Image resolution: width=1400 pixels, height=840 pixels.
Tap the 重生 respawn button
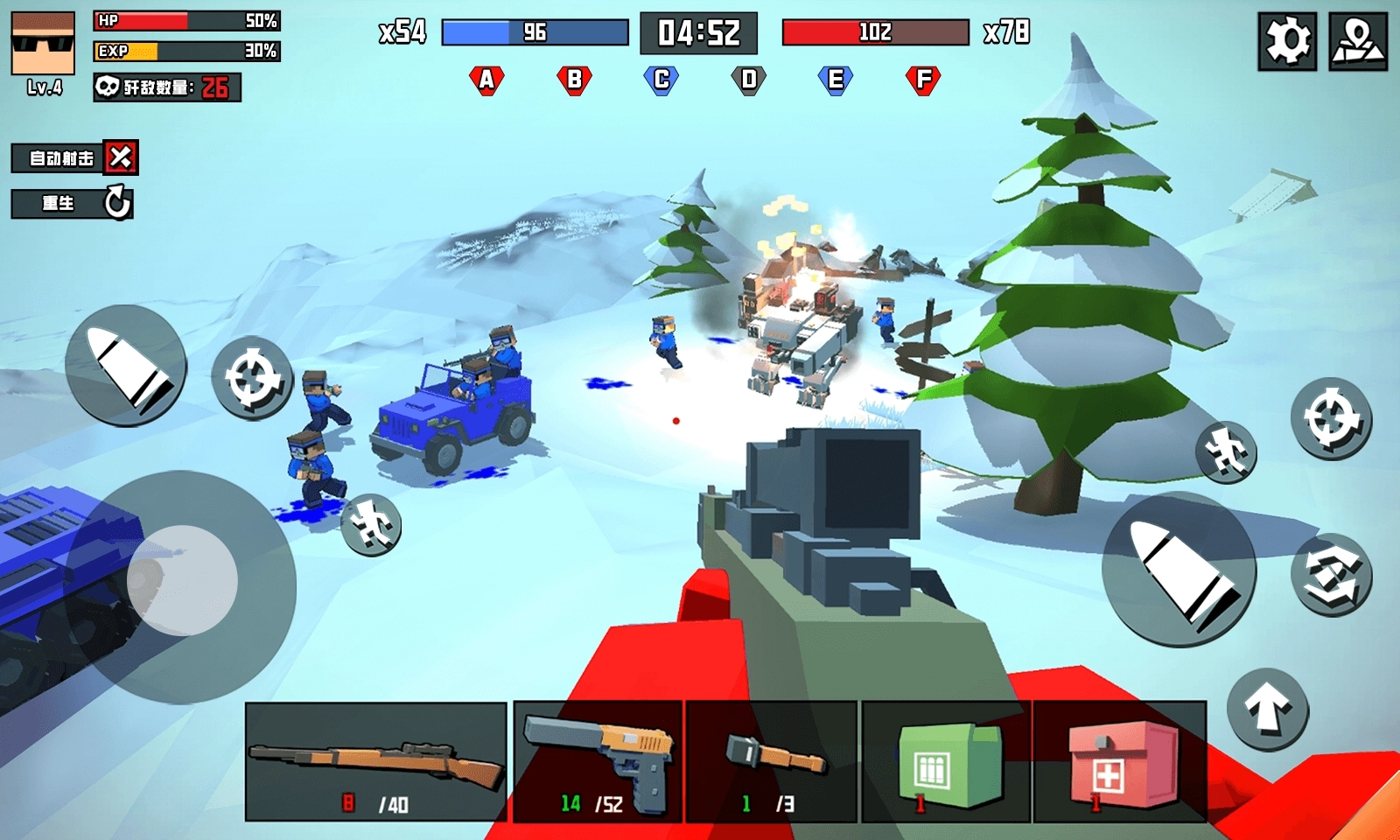73,204
